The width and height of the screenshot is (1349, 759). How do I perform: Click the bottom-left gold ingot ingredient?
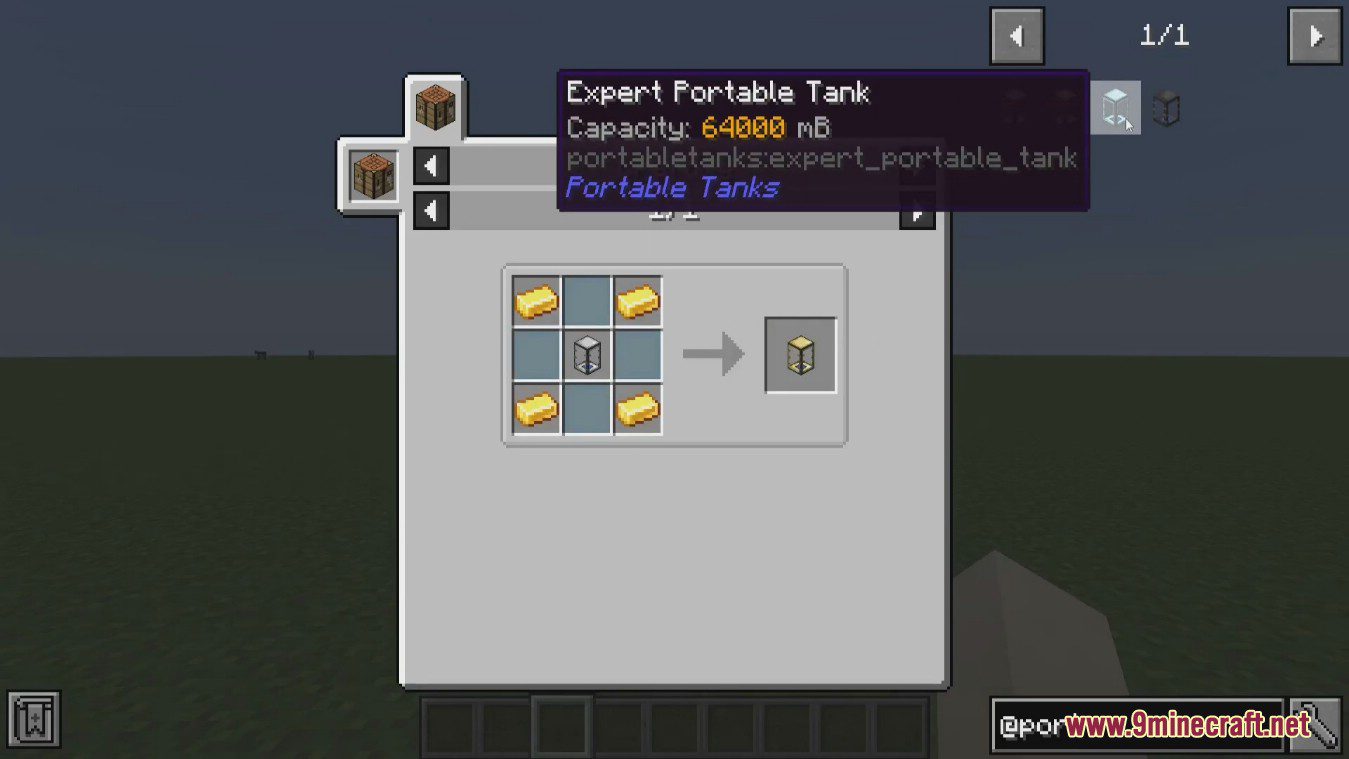pyautogui.click(x=535, y=407)
